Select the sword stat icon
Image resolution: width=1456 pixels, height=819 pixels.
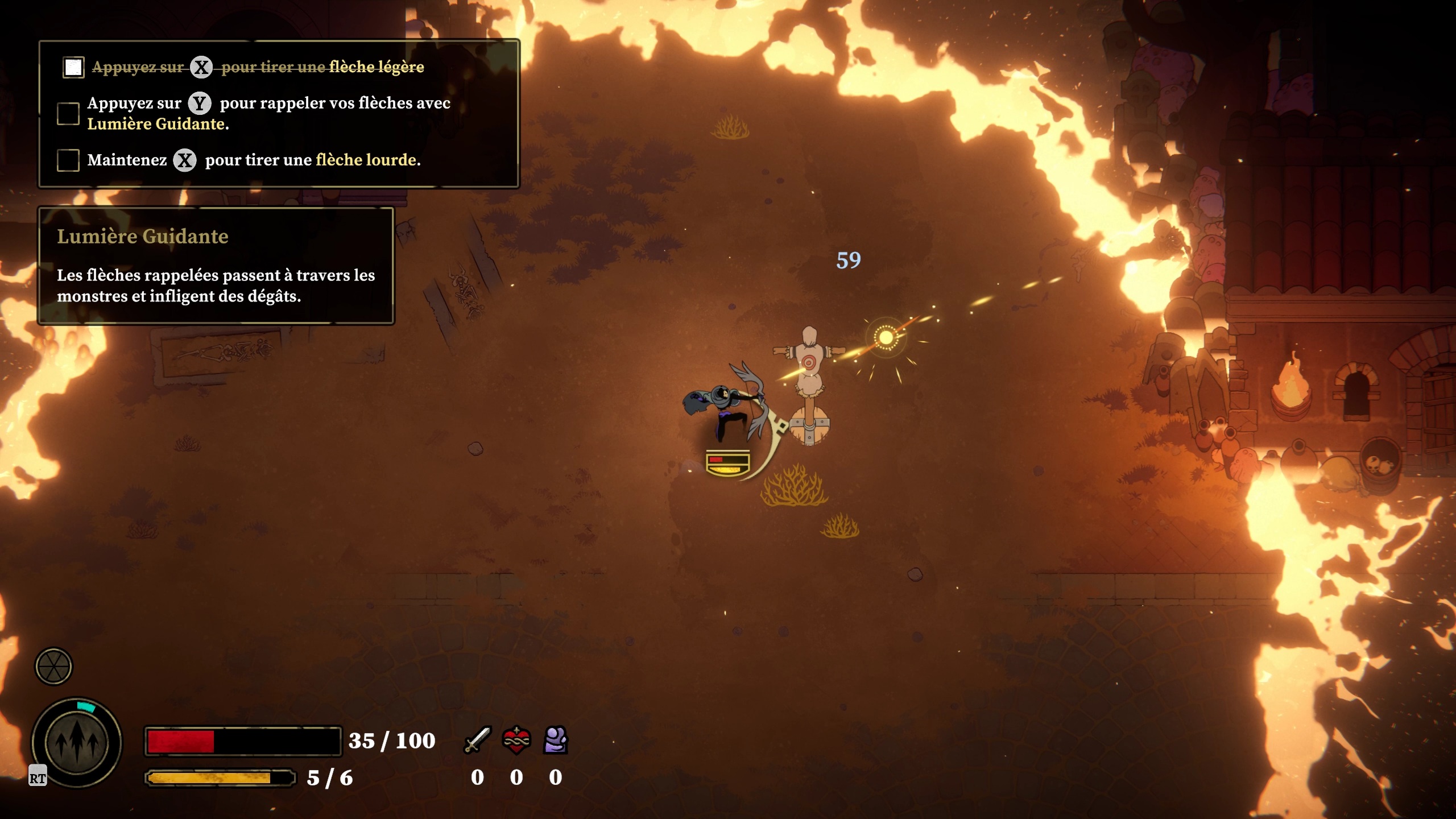[477, 740]
